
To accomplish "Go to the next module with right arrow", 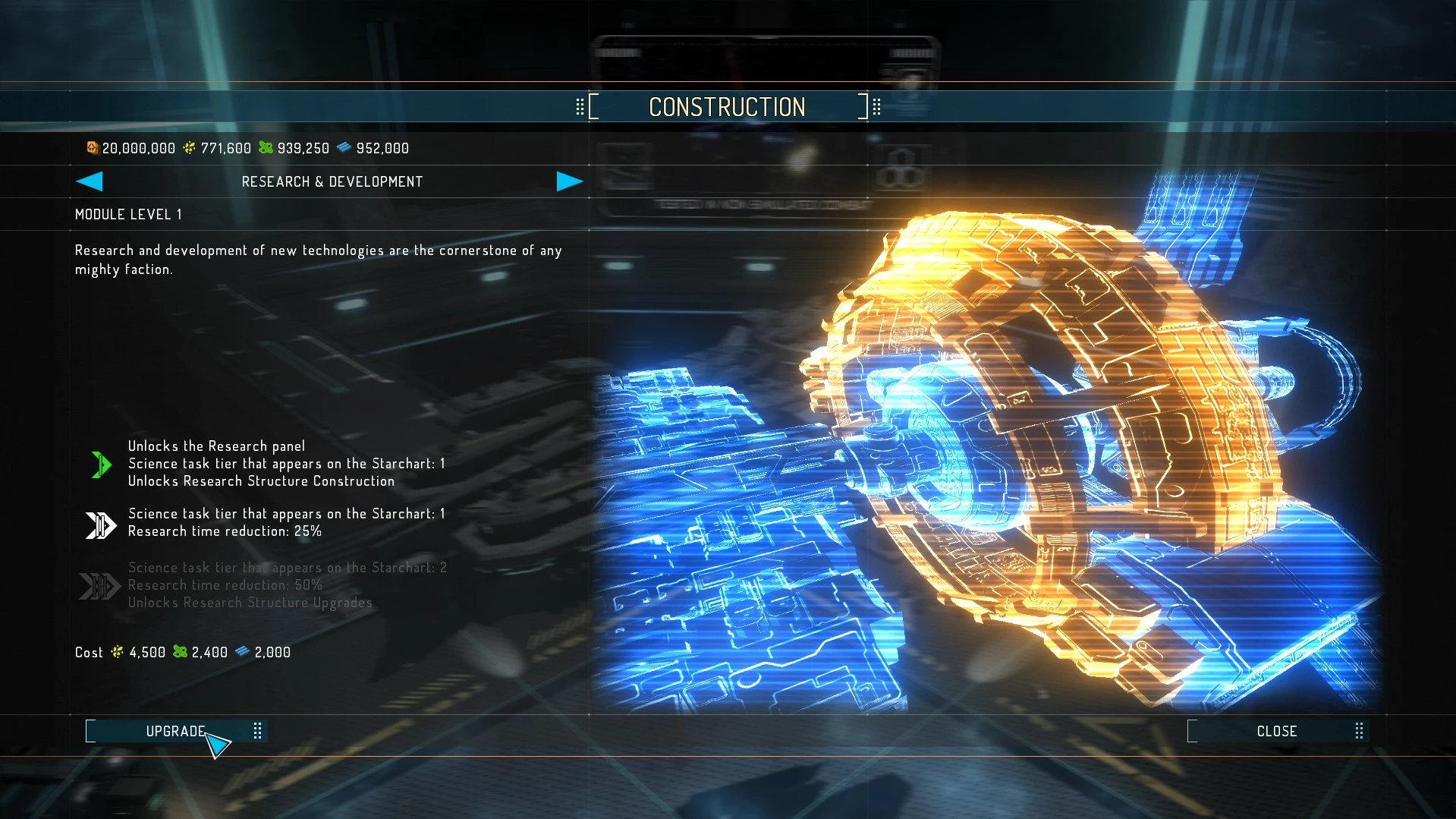I will coord(569,181).
